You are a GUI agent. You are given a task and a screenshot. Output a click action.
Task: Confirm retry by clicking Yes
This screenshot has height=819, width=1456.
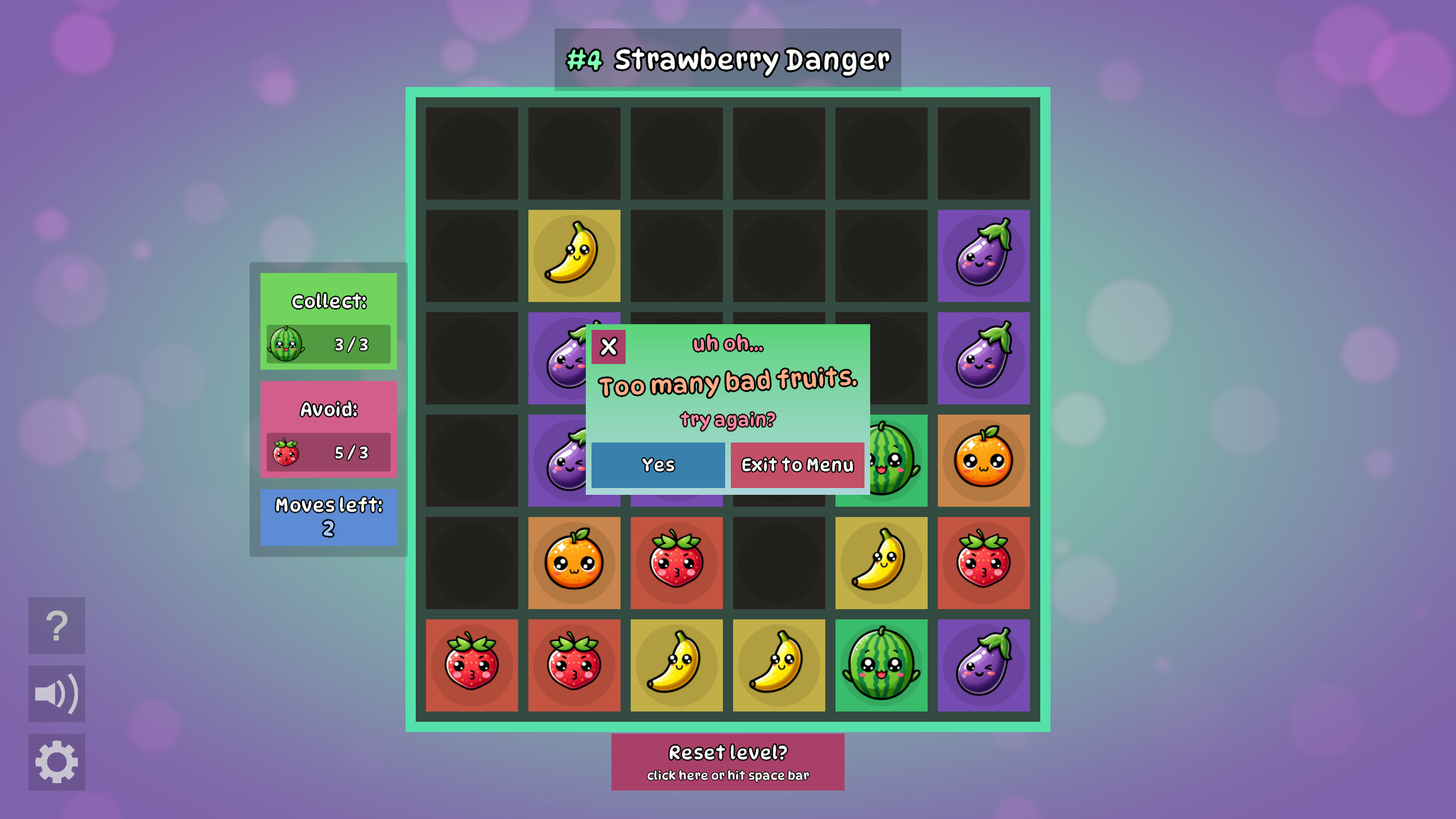coord(657,465)
